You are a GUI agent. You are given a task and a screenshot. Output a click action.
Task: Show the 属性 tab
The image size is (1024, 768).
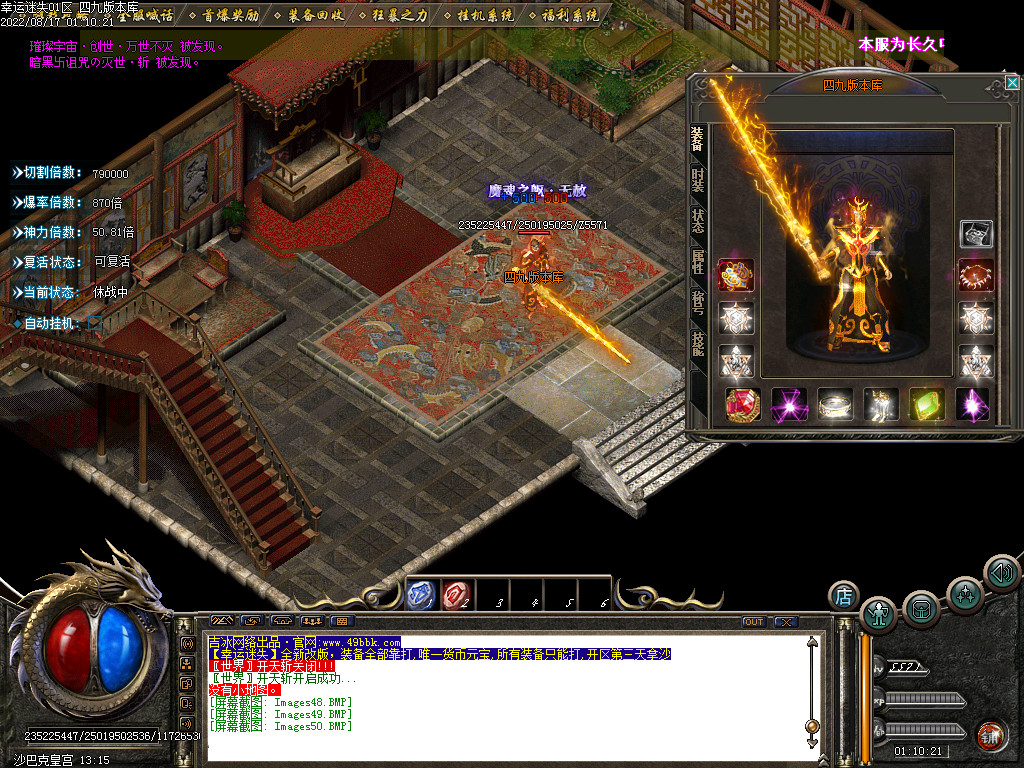(x=697, y=263)
